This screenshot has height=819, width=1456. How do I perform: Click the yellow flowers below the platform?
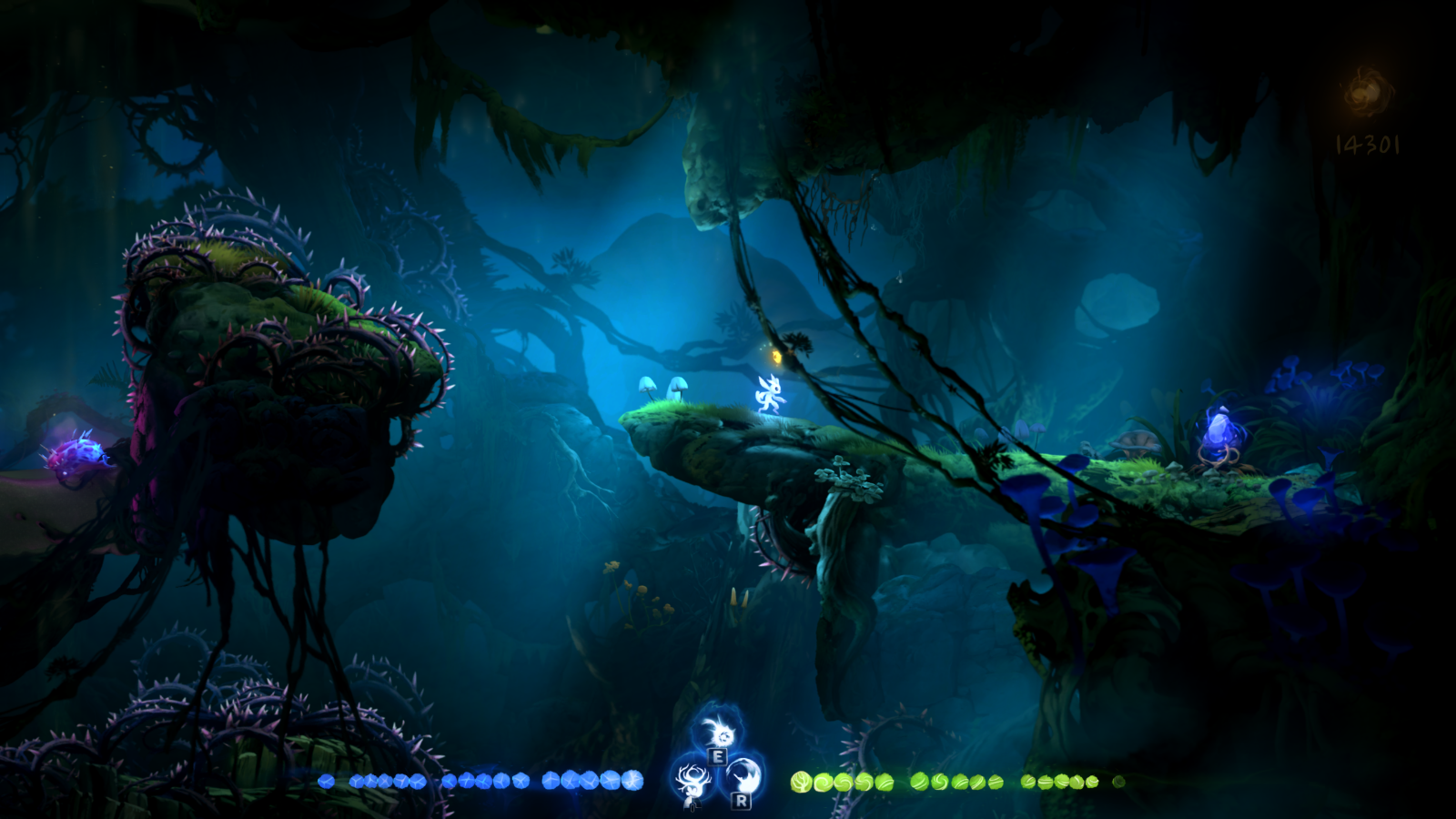637,587
